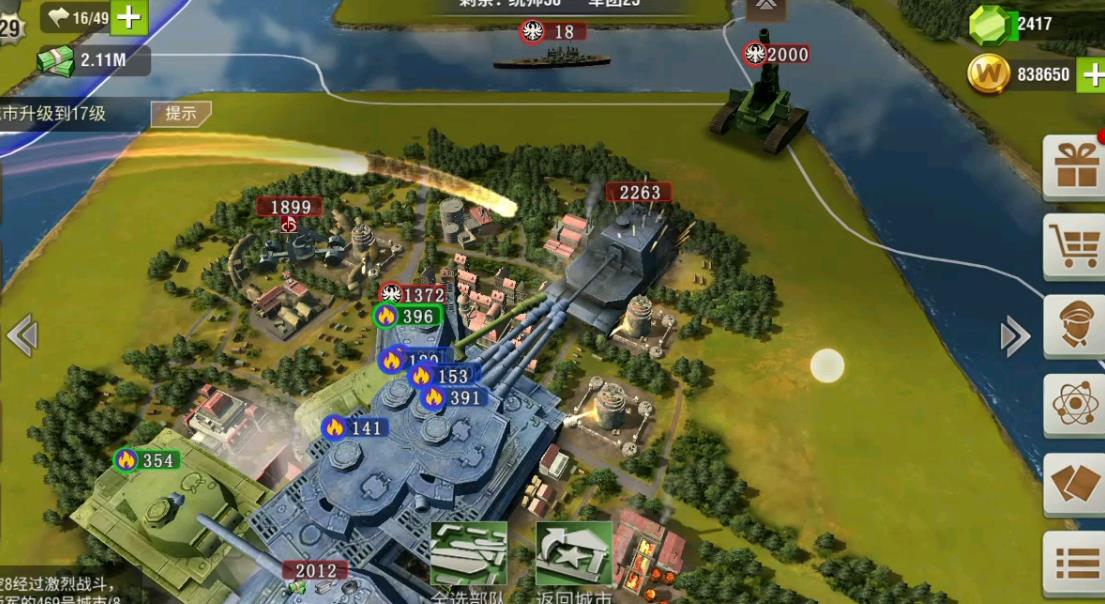
Task: Return to city (返回城市)
Action: click(x=573, y=557)
